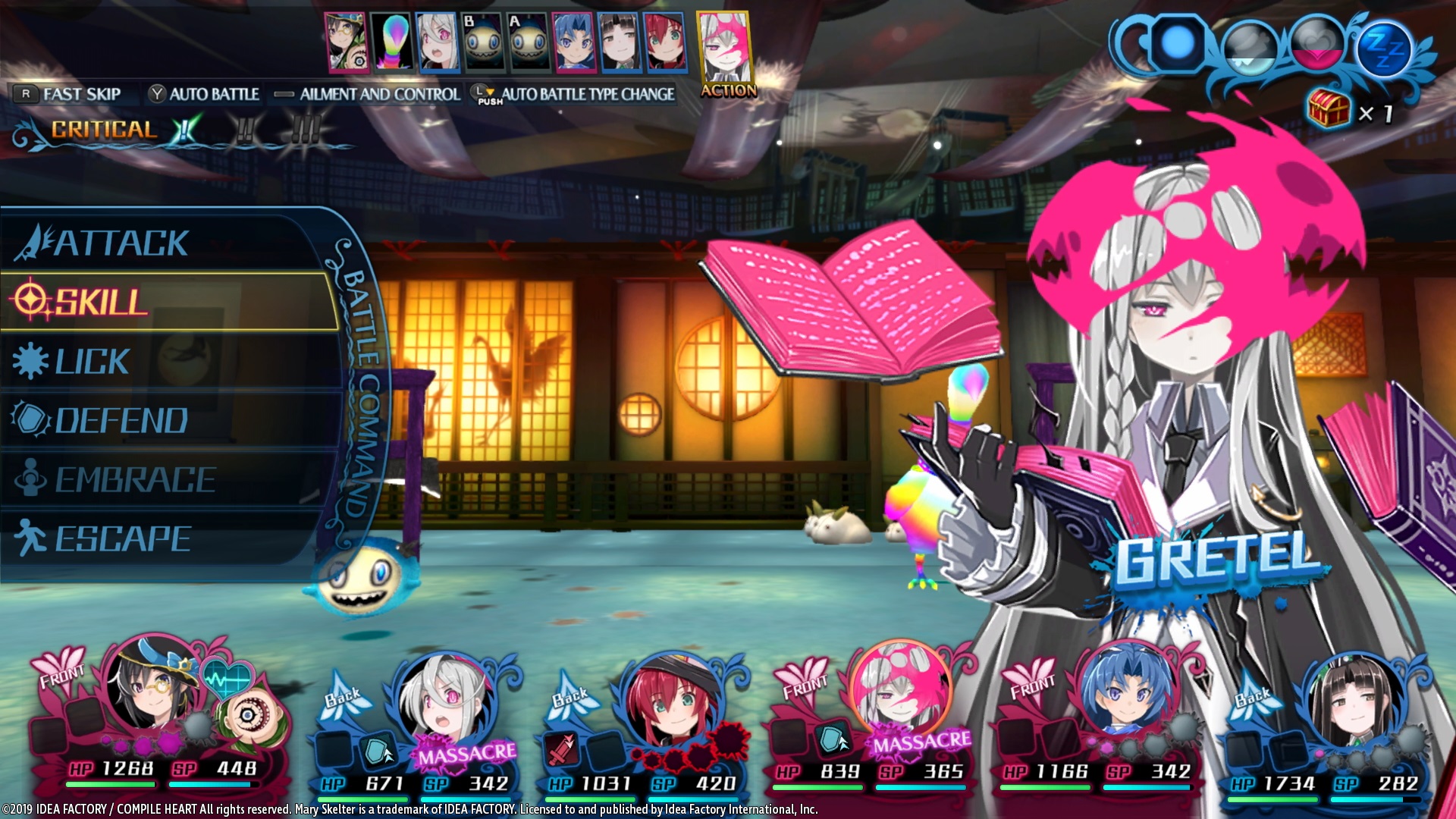Click the blue Zz sleep orb
Viewport: 1456px width, 819px height.
coord(1385,49)
